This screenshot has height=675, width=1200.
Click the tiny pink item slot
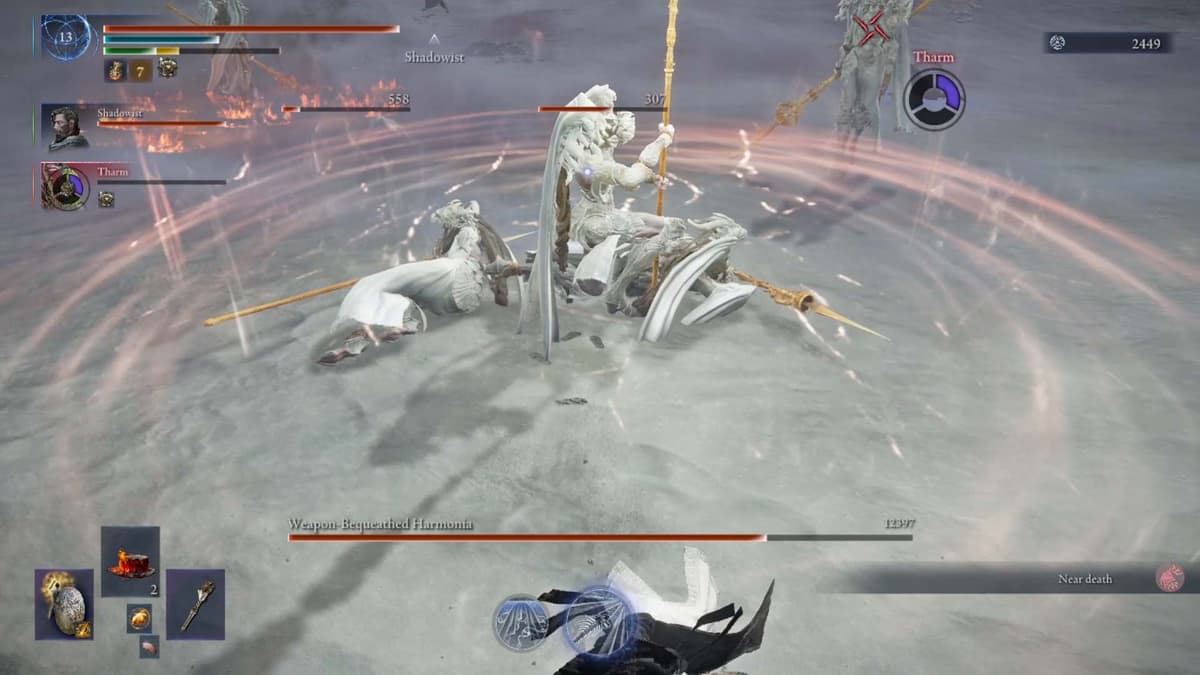(148, 646)
